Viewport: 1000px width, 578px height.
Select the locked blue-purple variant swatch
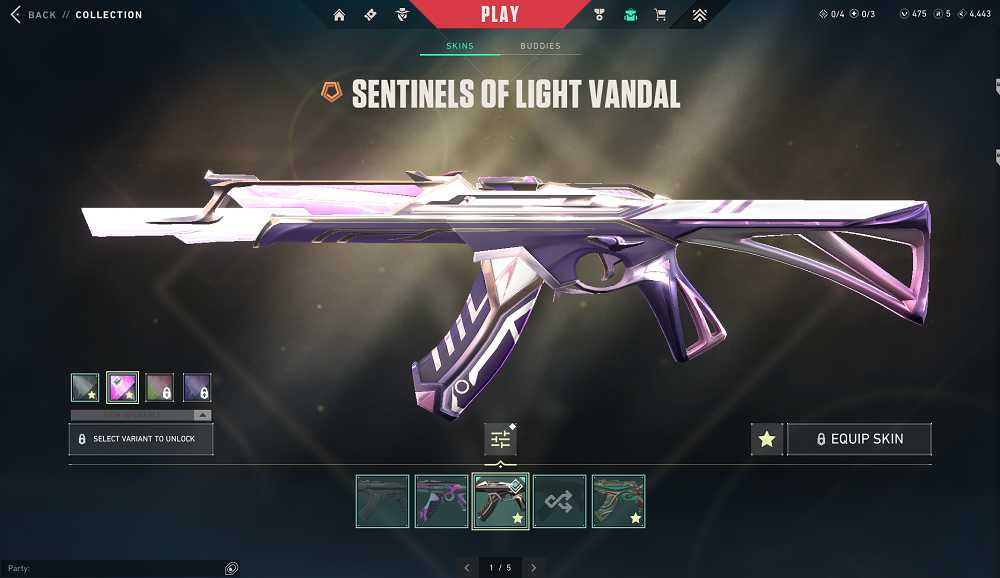(197, 387)
